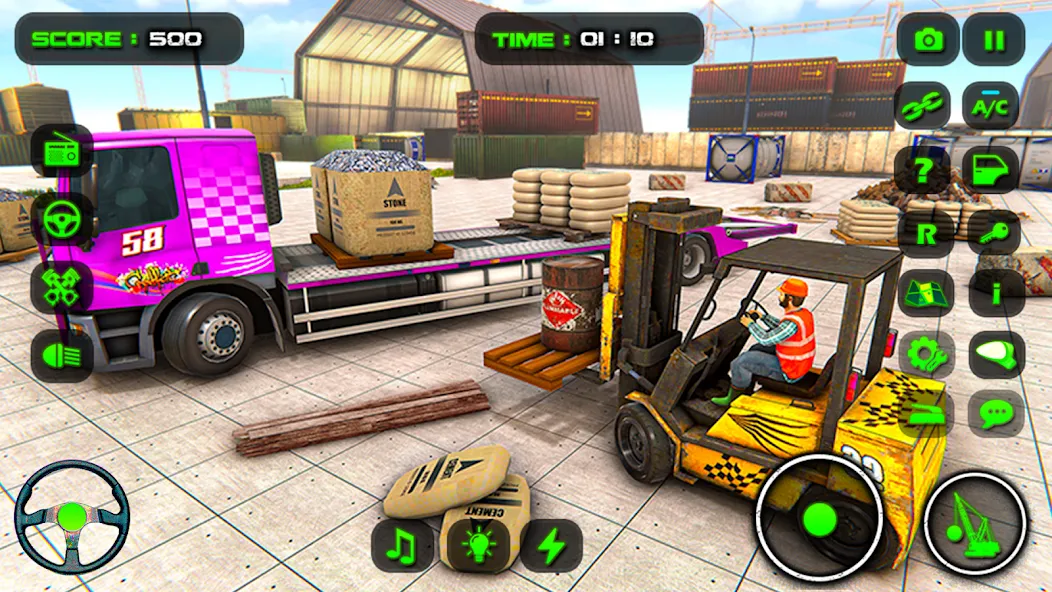This screenshot has height=592, width=1052.
Task: Tap the crossed pistons engine icon
Action: click(61, 287)
